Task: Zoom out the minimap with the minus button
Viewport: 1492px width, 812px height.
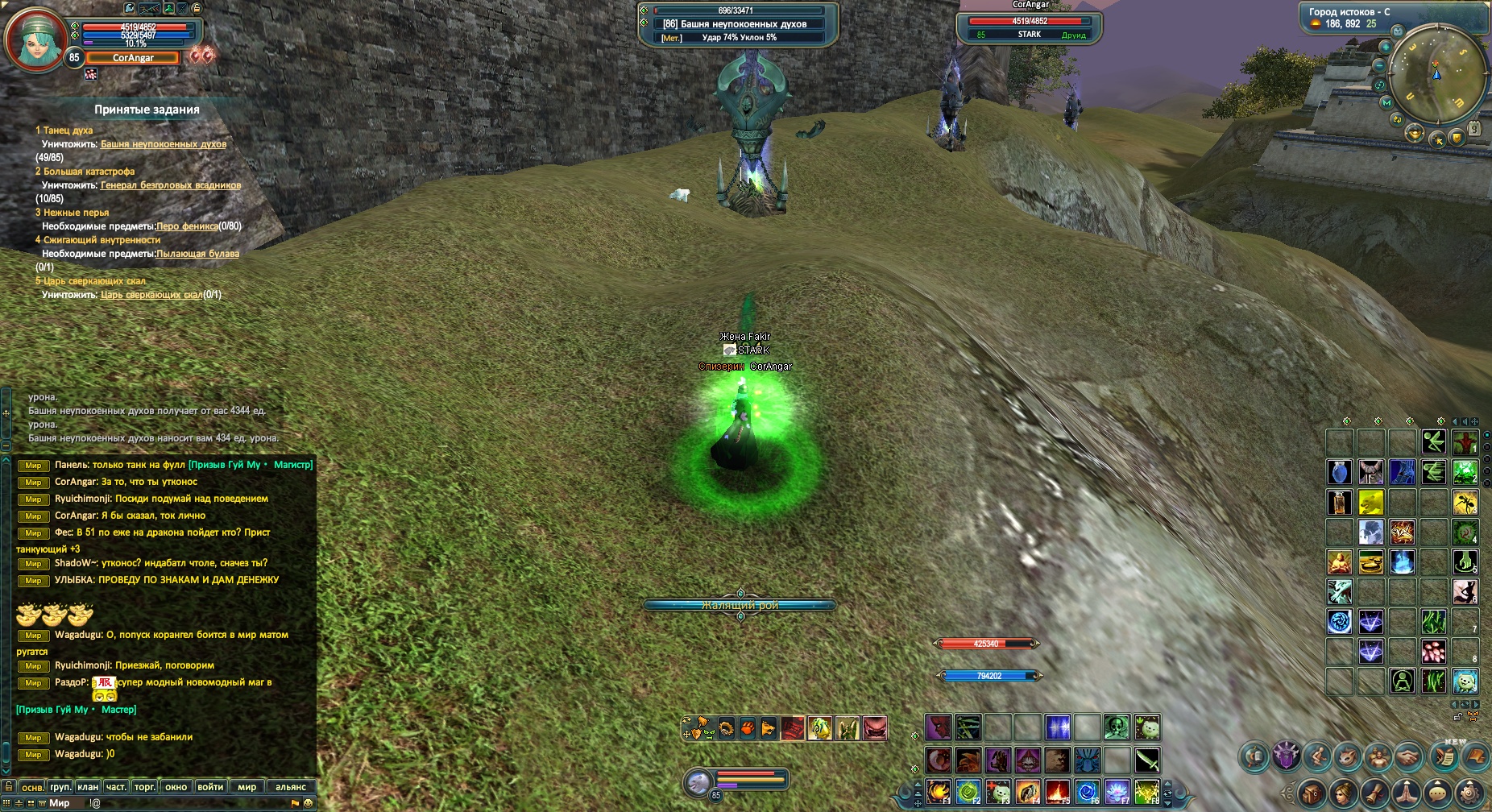Action: (x=1380, y=65)
